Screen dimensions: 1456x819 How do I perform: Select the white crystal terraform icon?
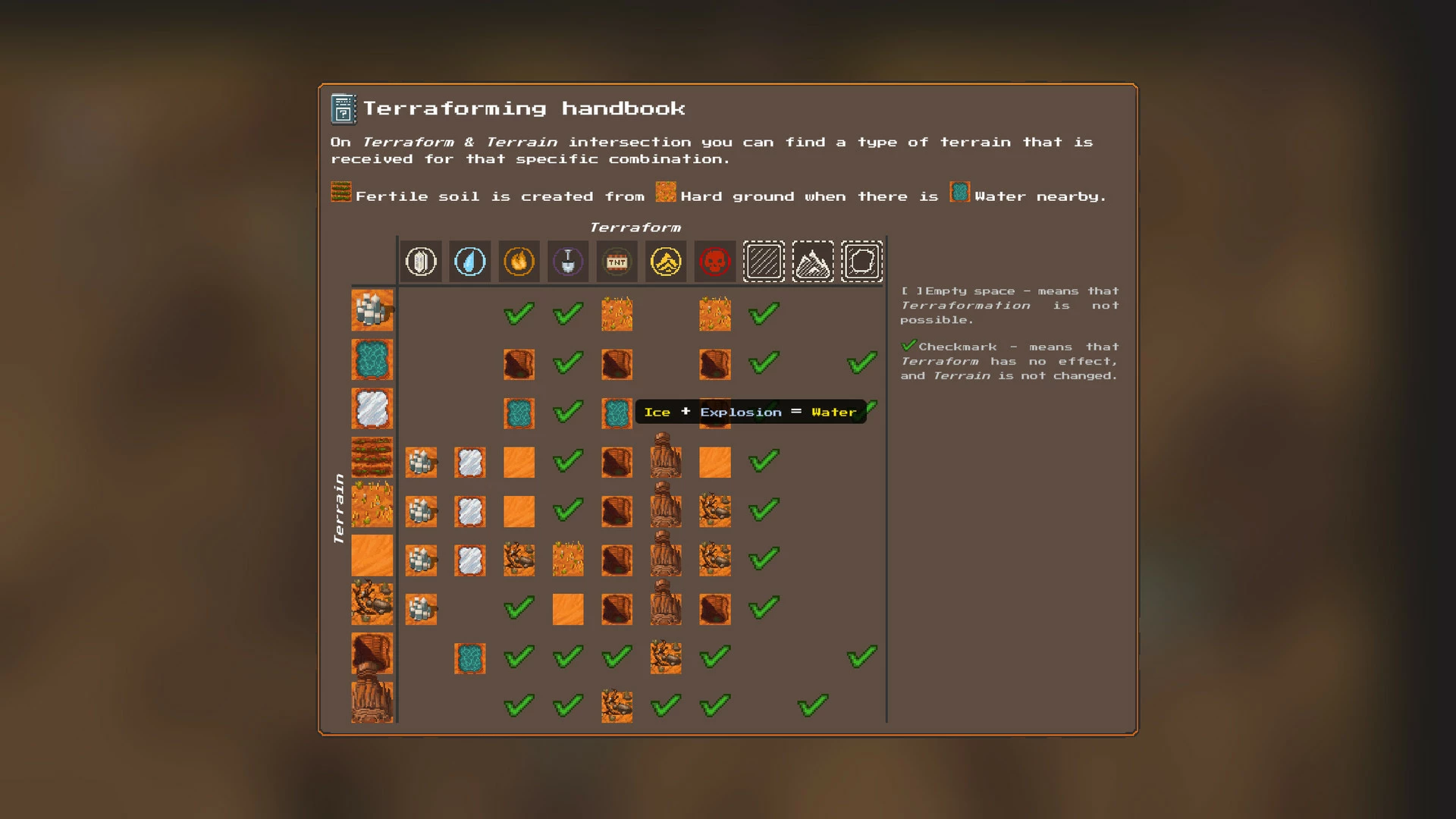pos(421,262)
